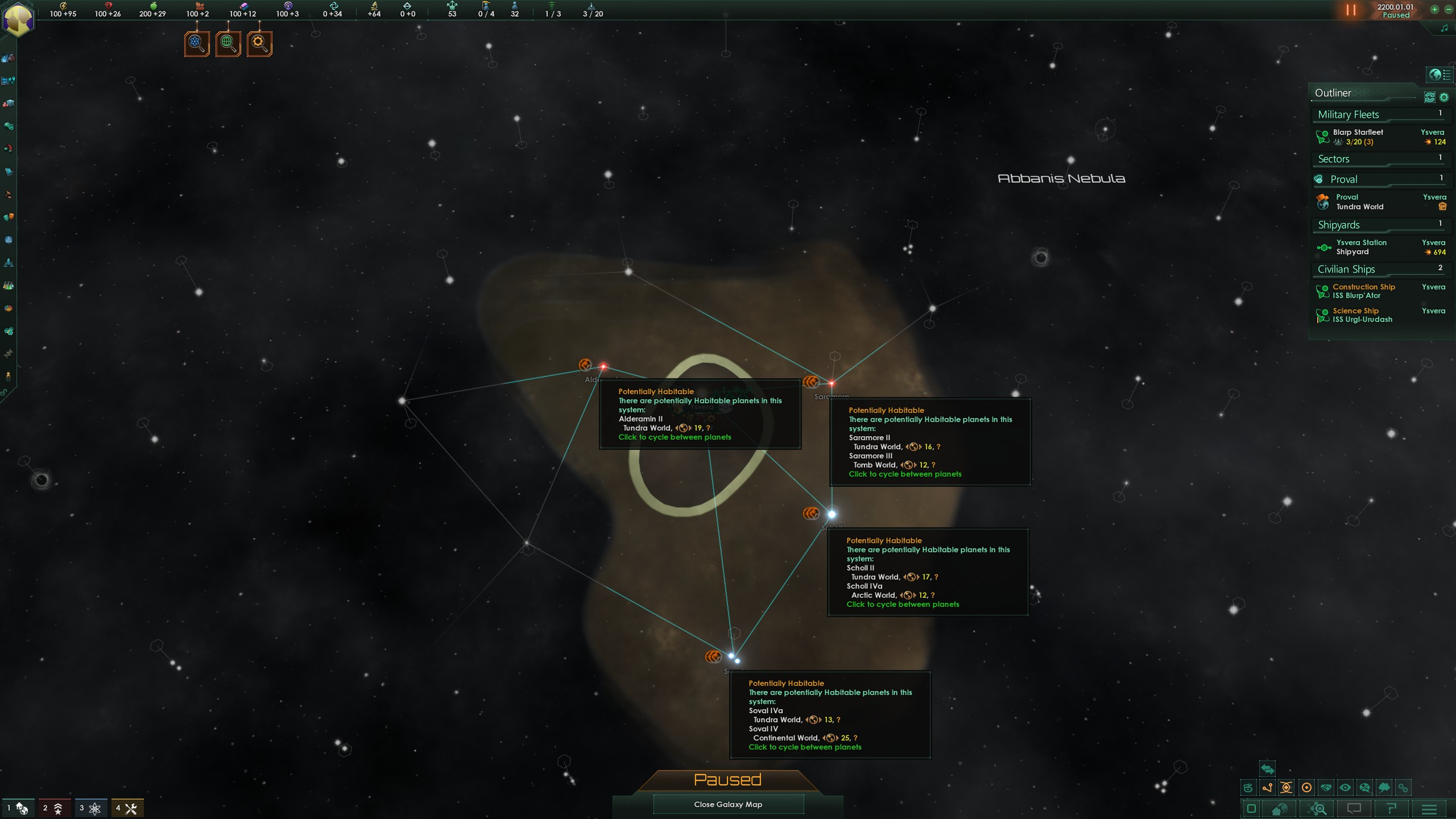The width and height of the screenshot is (1456, 819).
Task: Open the empire flag emblem
Action: (x=18, y=19)
